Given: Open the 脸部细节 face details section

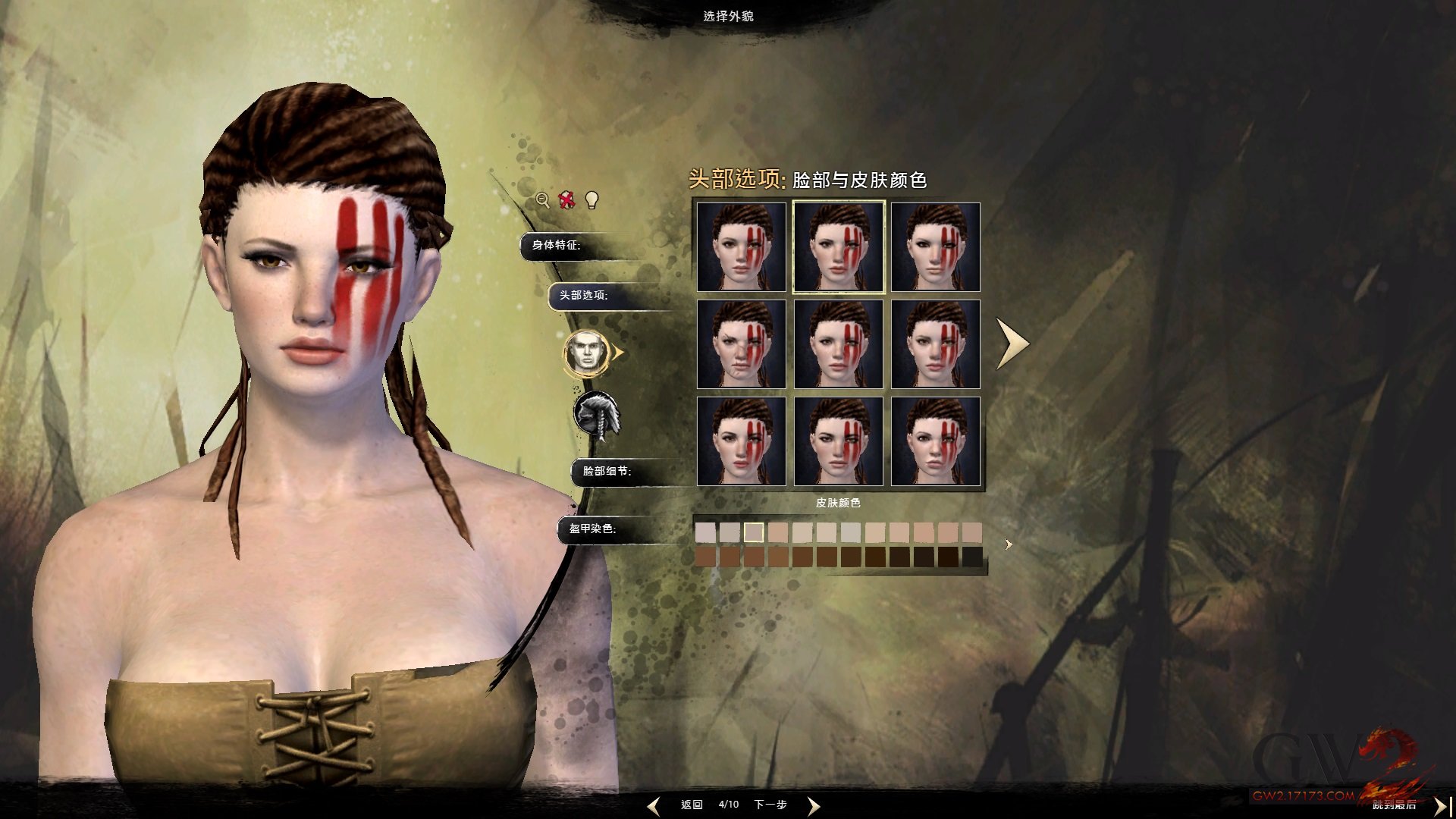Looking at the screenshot, I should point(607,471).
